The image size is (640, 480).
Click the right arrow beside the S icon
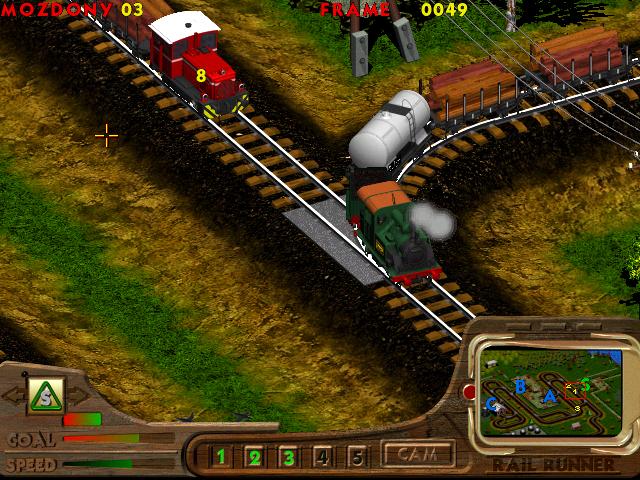(x=80, y=395)
